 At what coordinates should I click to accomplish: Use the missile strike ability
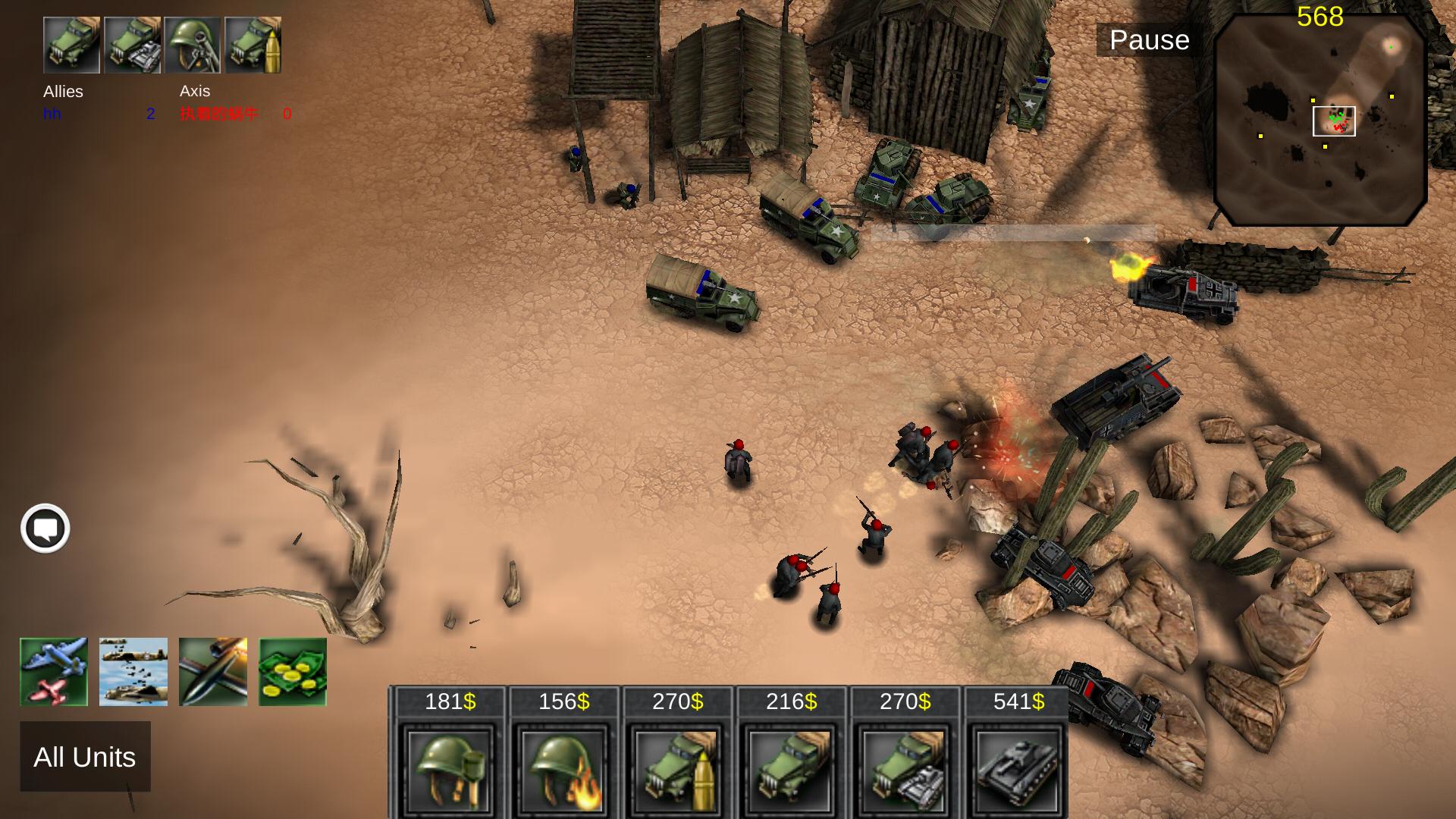213,672
